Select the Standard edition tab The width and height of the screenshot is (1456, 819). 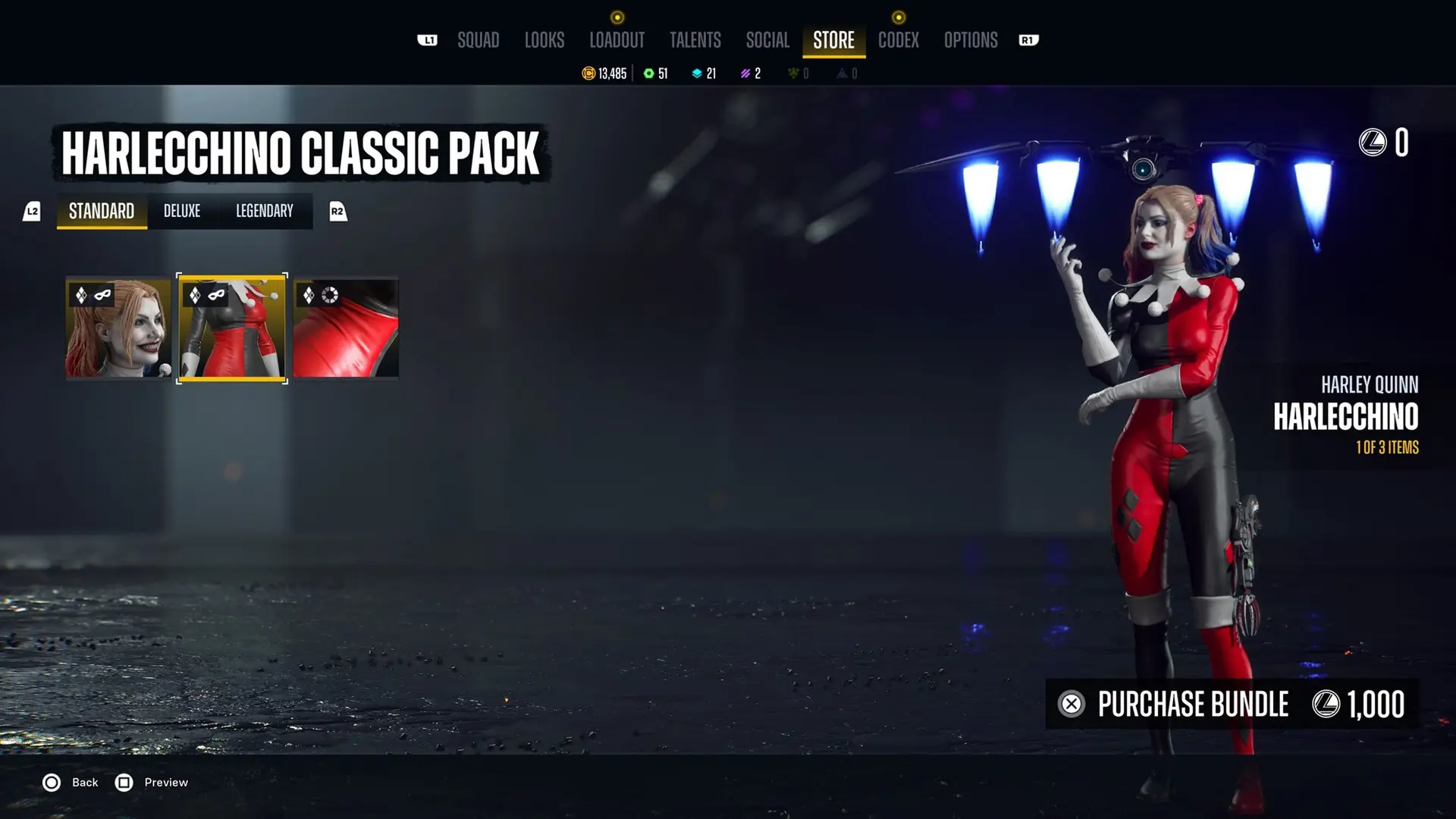pyautogui.click(x=101, y=212)
